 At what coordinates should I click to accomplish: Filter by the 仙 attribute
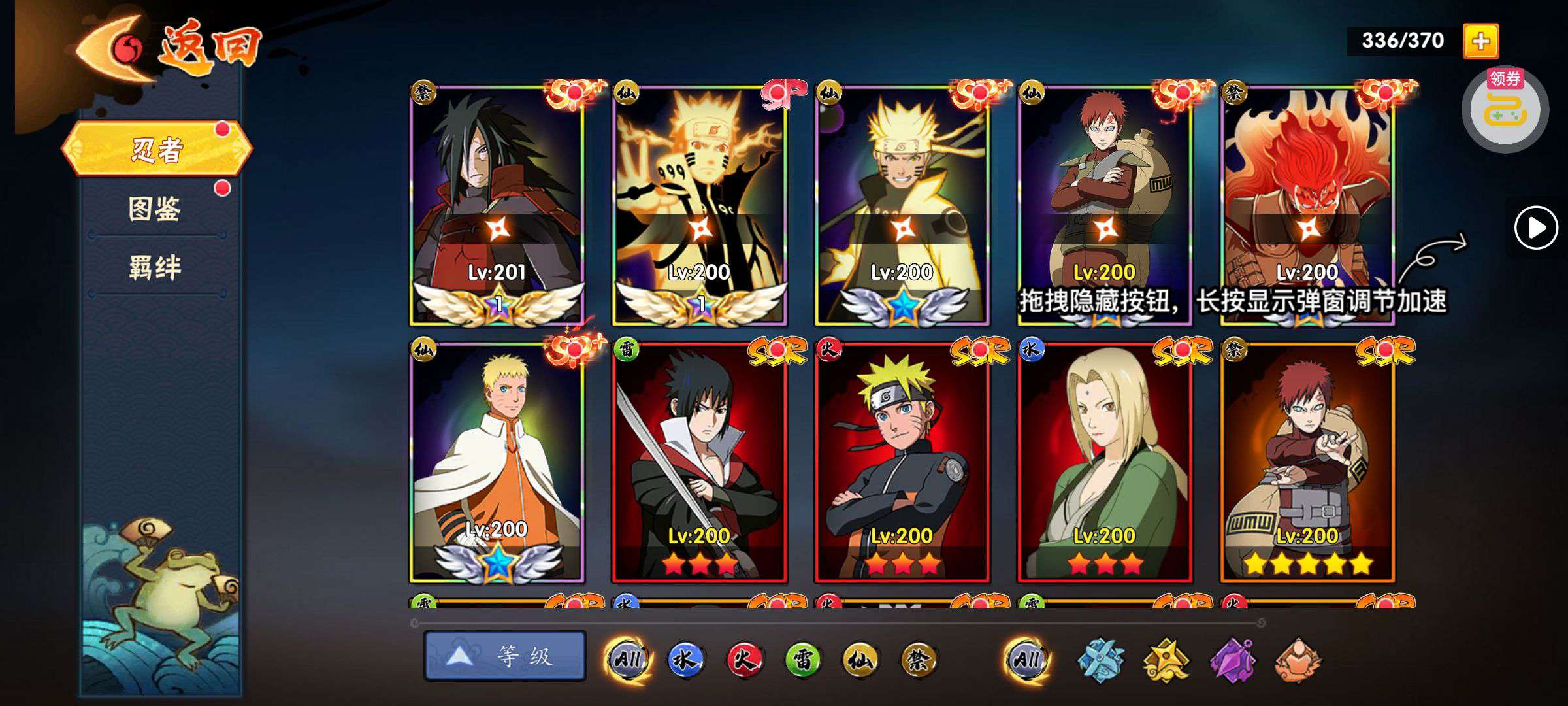[860, 660]
